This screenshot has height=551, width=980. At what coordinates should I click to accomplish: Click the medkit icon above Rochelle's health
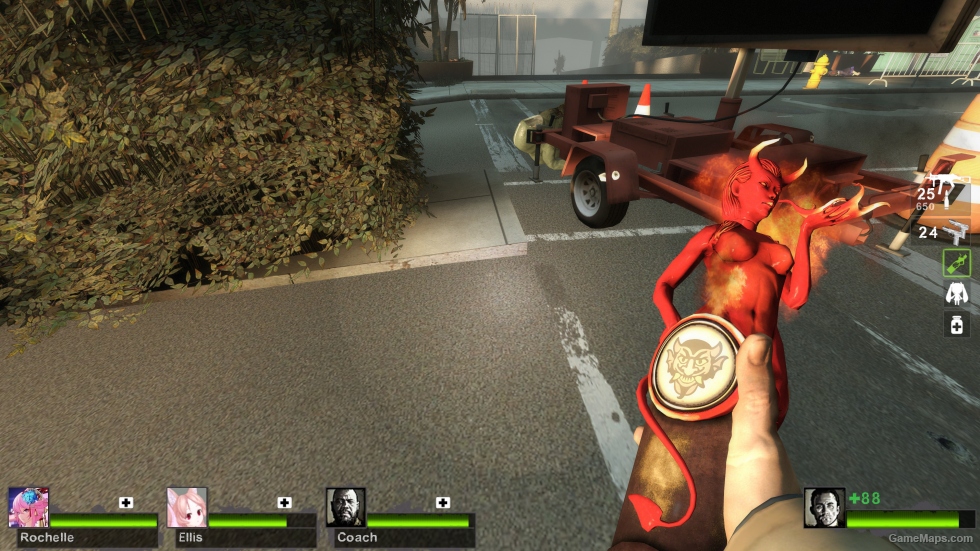pos(126,502)
